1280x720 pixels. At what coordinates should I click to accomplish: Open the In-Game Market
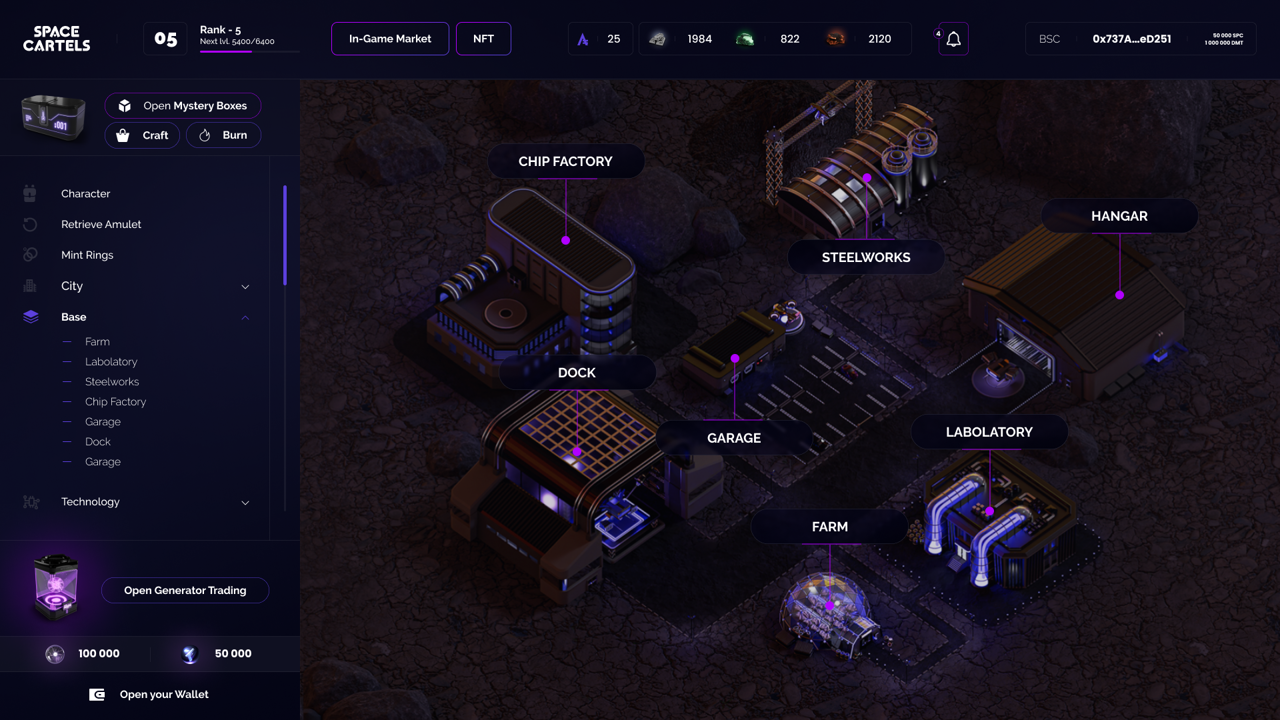[x=390, y=39]
